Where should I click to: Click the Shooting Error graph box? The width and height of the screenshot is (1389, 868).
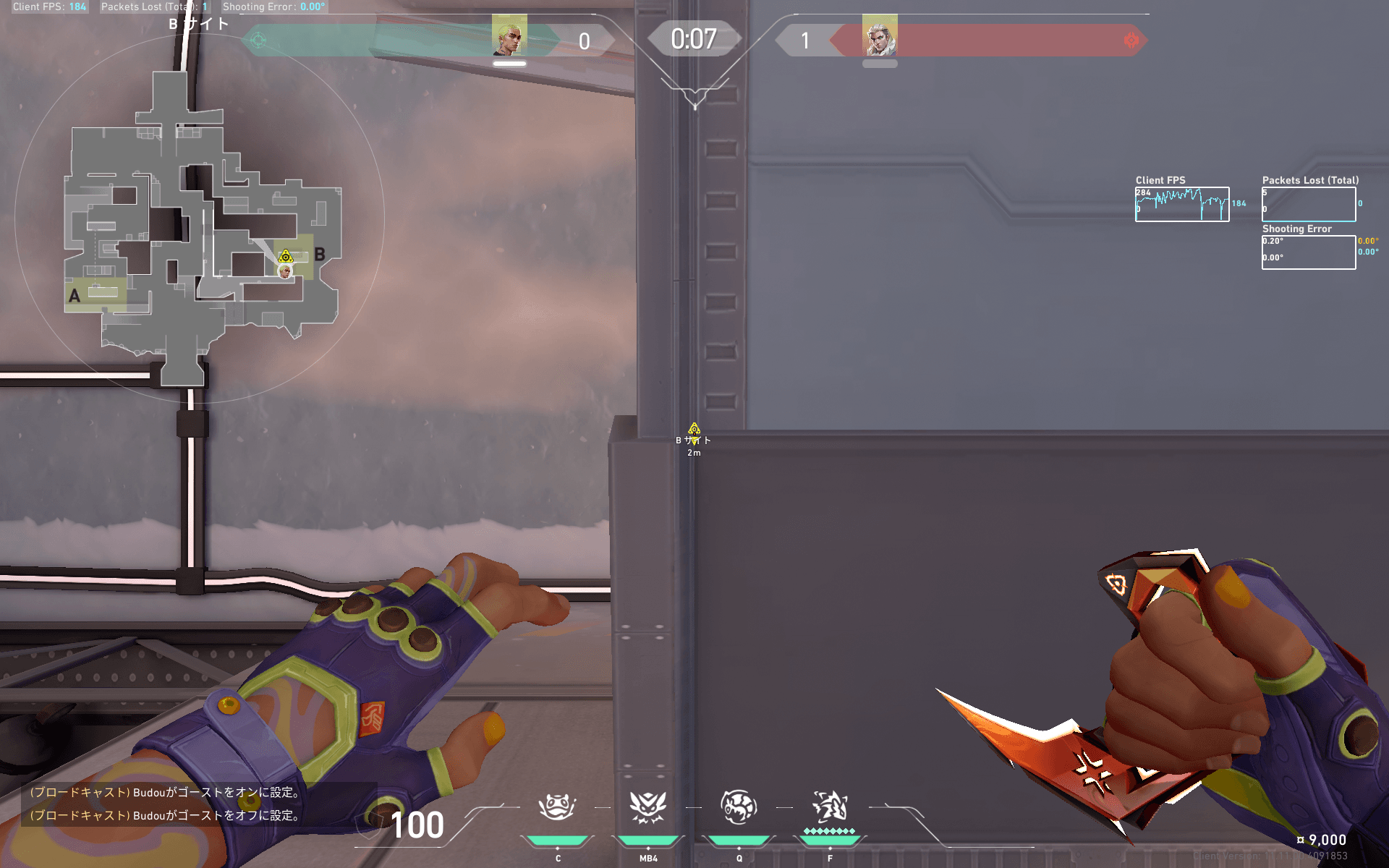pos(1309,252)
